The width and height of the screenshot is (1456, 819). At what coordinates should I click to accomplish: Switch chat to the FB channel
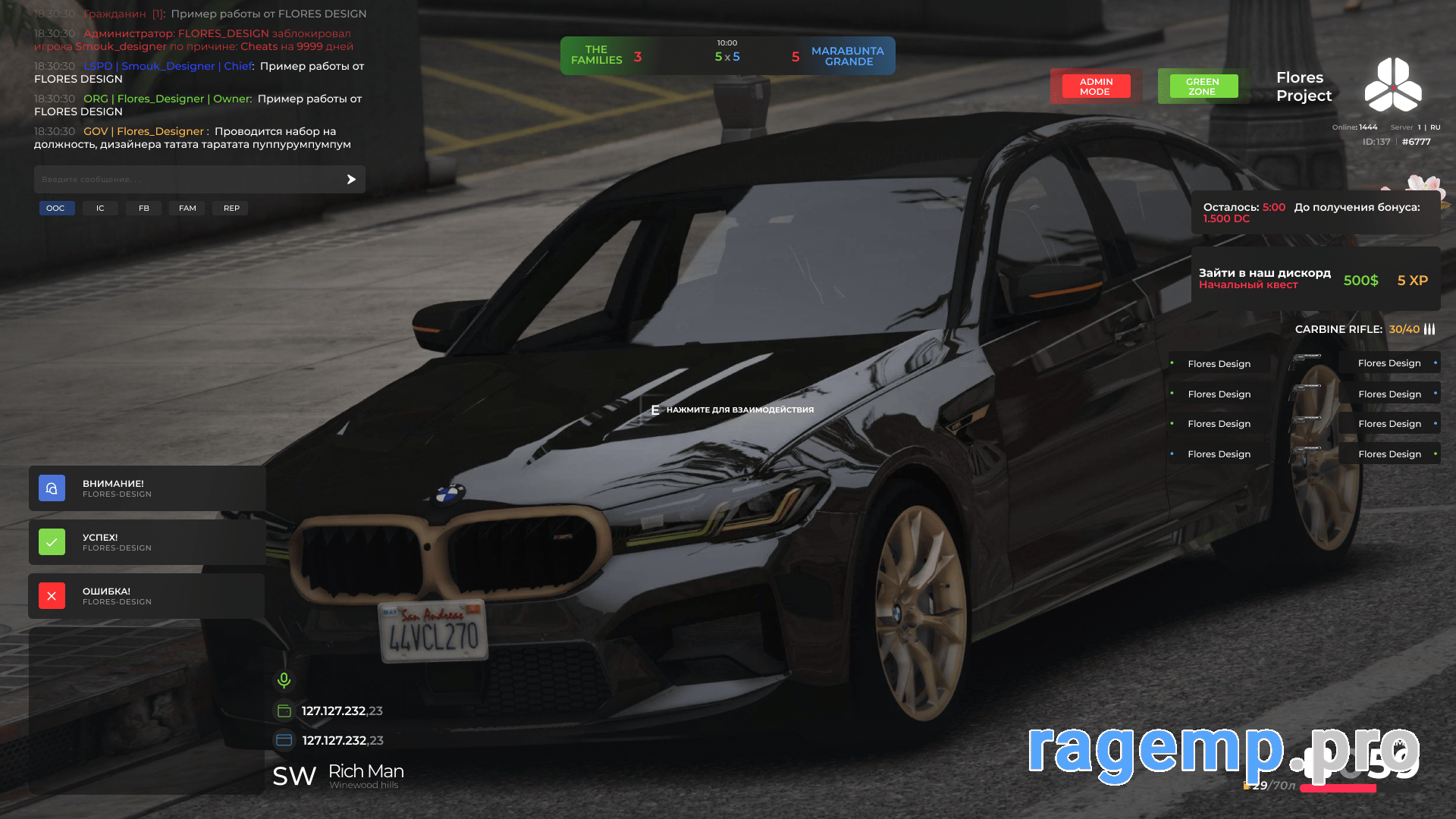click(x=144, y=208)
